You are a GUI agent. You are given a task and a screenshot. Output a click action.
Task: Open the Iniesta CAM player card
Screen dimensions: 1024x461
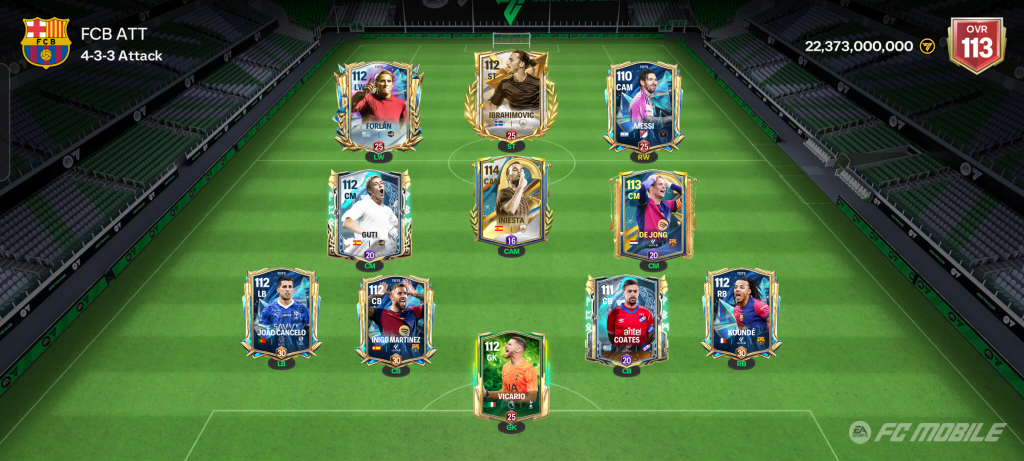[510, 200]
